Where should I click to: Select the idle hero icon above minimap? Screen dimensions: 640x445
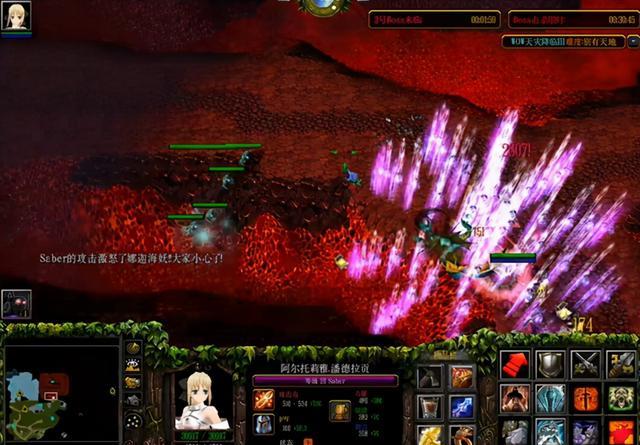click(x=17, y=304)
